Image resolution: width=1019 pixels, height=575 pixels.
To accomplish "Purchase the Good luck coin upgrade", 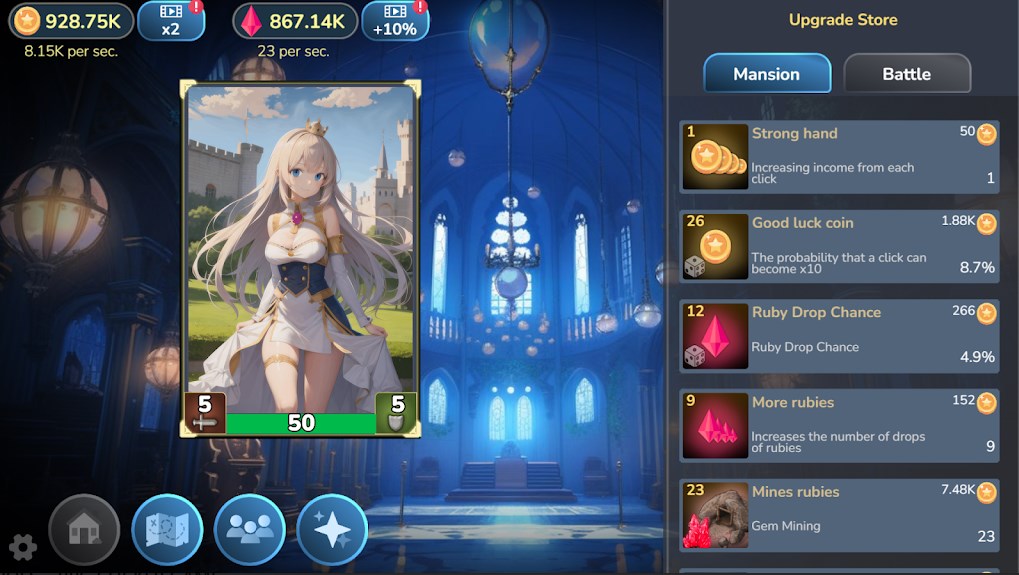I will click(x=839, y=246).
